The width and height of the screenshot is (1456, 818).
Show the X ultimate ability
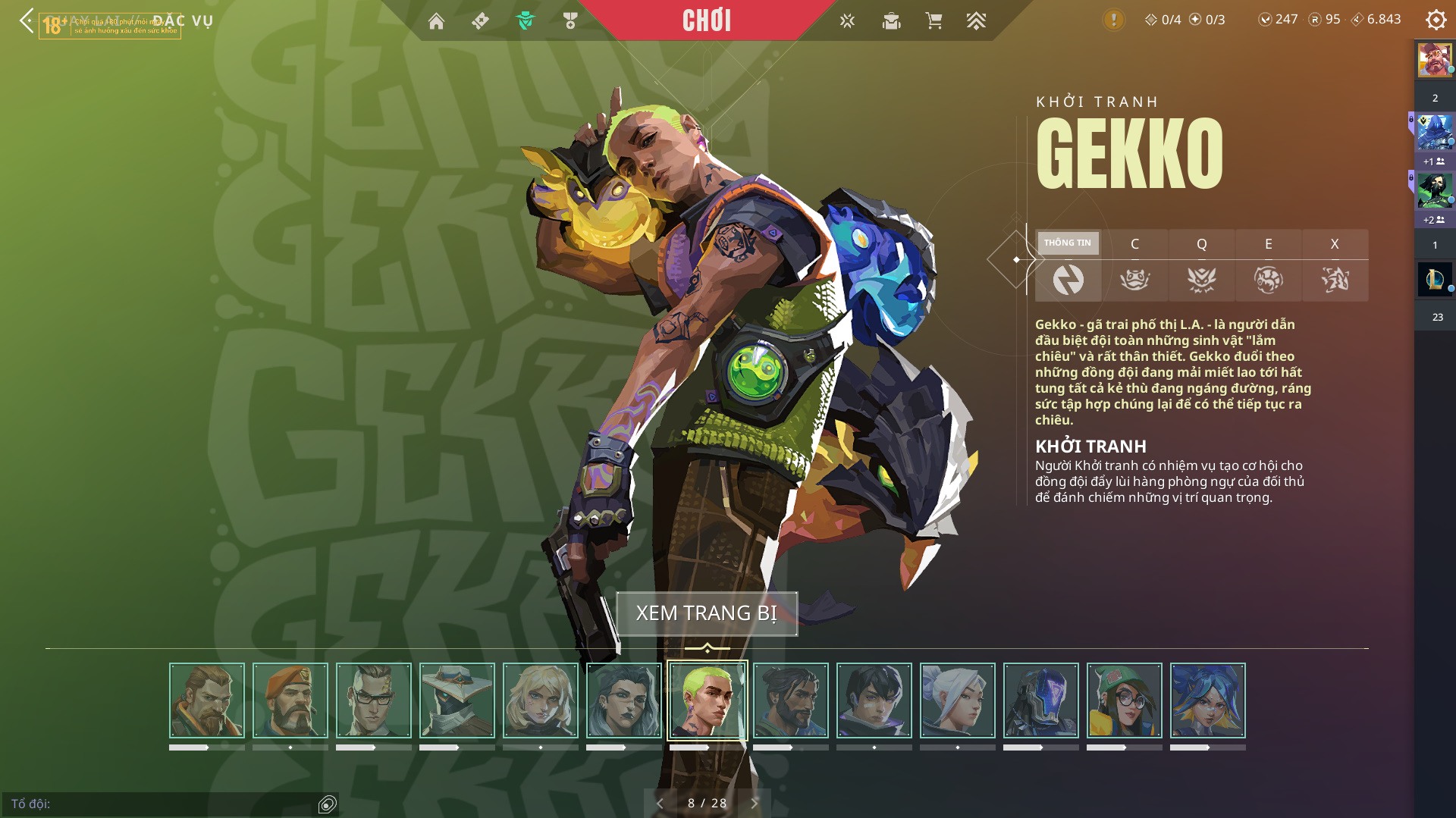(x=1335, y=265)
